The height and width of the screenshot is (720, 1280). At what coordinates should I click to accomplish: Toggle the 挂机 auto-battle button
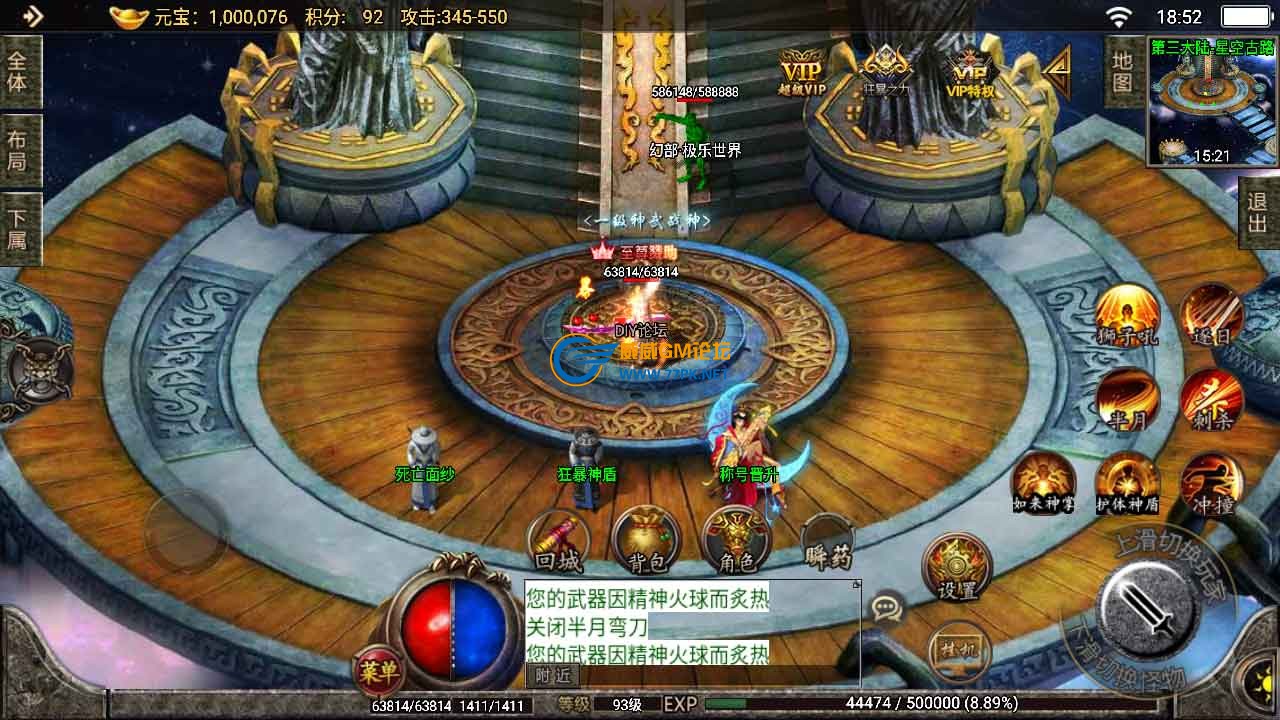pyautogui.click(x=956, y=651)
